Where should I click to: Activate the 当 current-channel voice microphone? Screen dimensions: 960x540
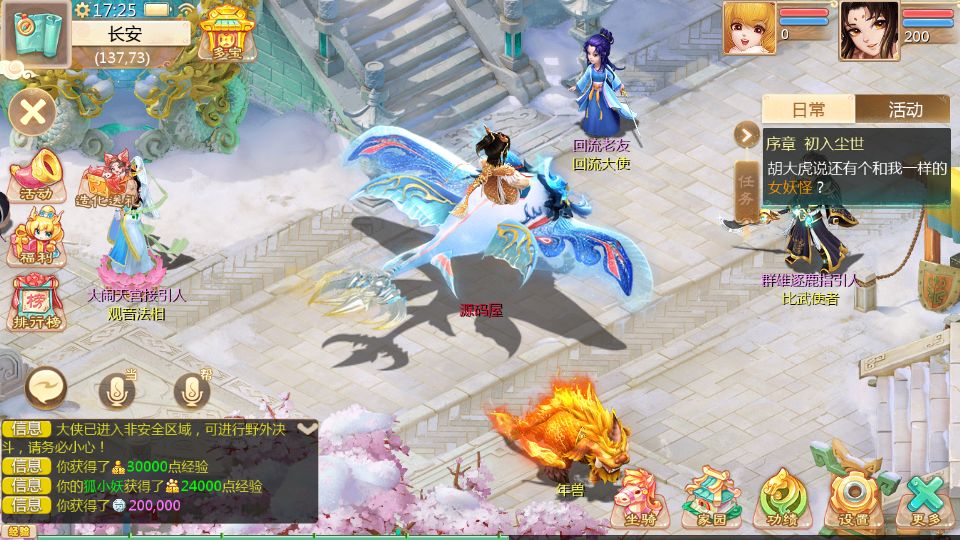coord(118,391)
